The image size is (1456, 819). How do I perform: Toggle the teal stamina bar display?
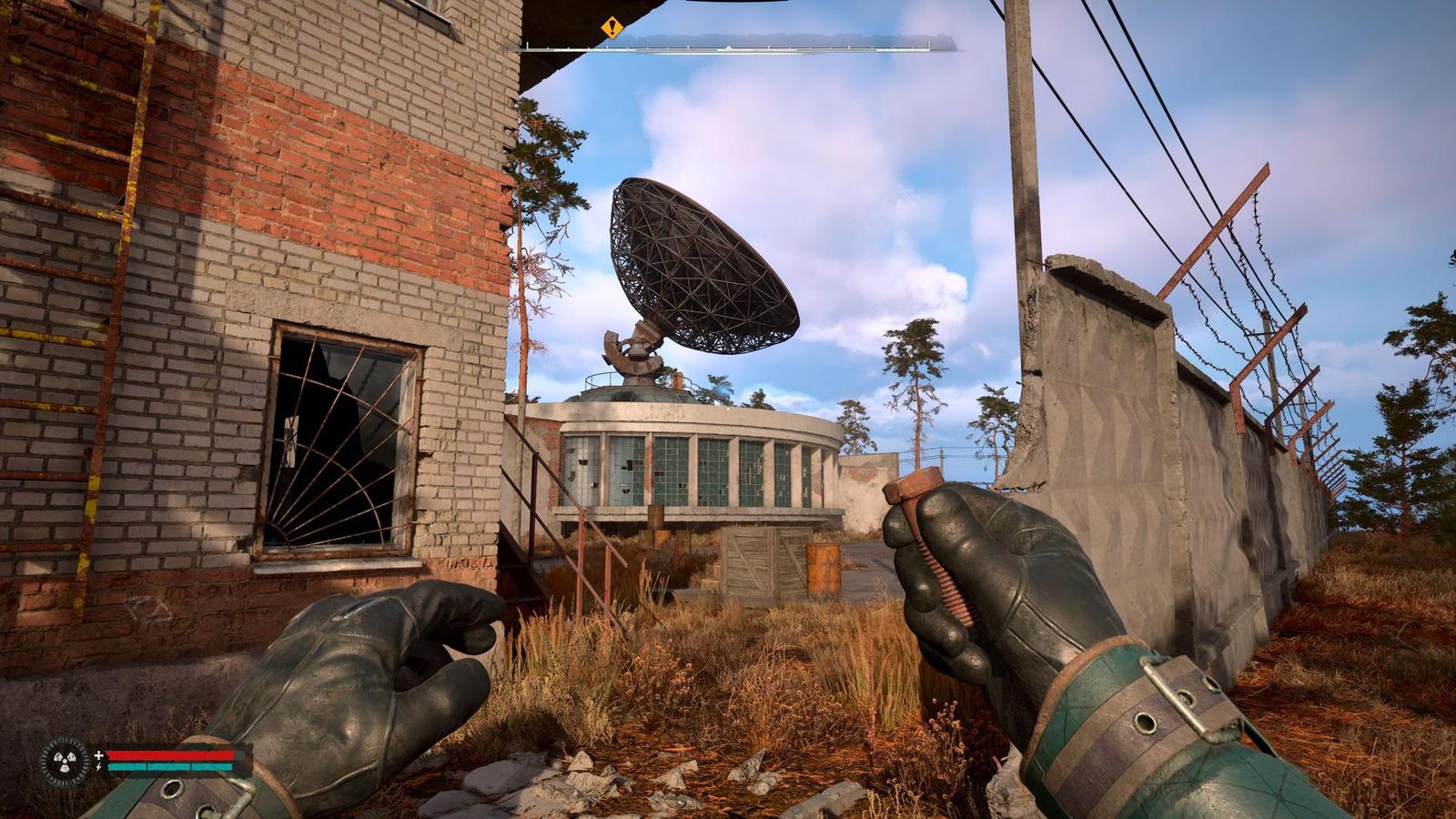click(x=168, y=766)
